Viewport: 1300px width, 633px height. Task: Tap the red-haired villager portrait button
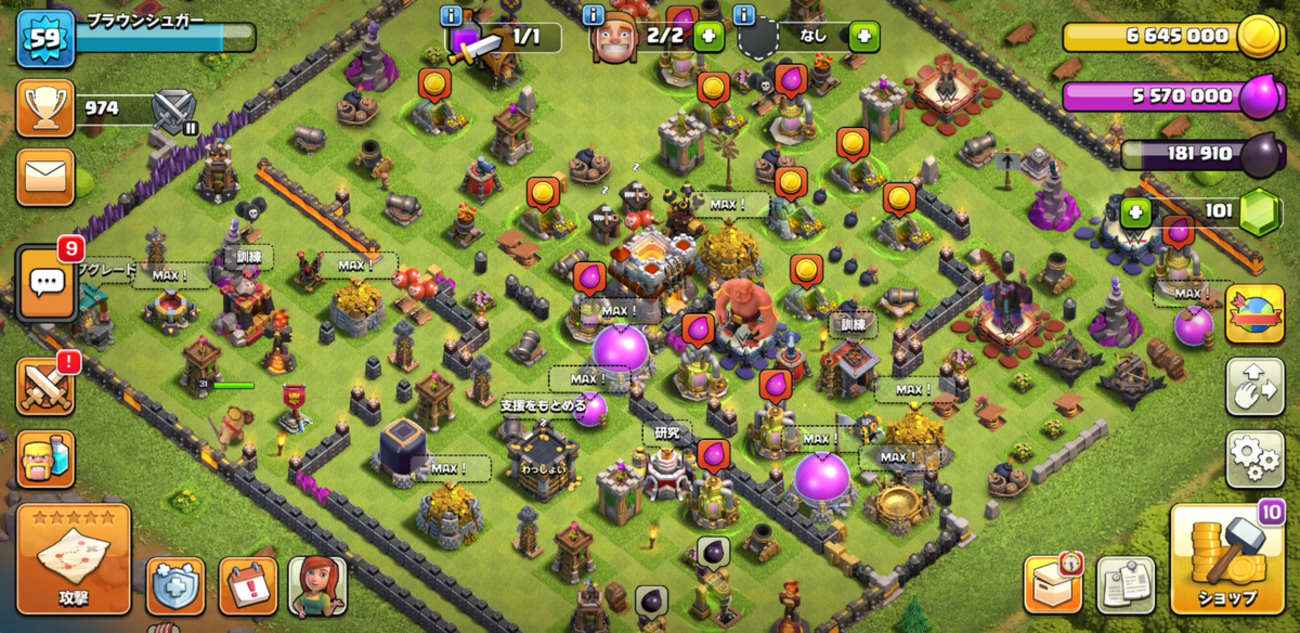[x=318, y=585]
